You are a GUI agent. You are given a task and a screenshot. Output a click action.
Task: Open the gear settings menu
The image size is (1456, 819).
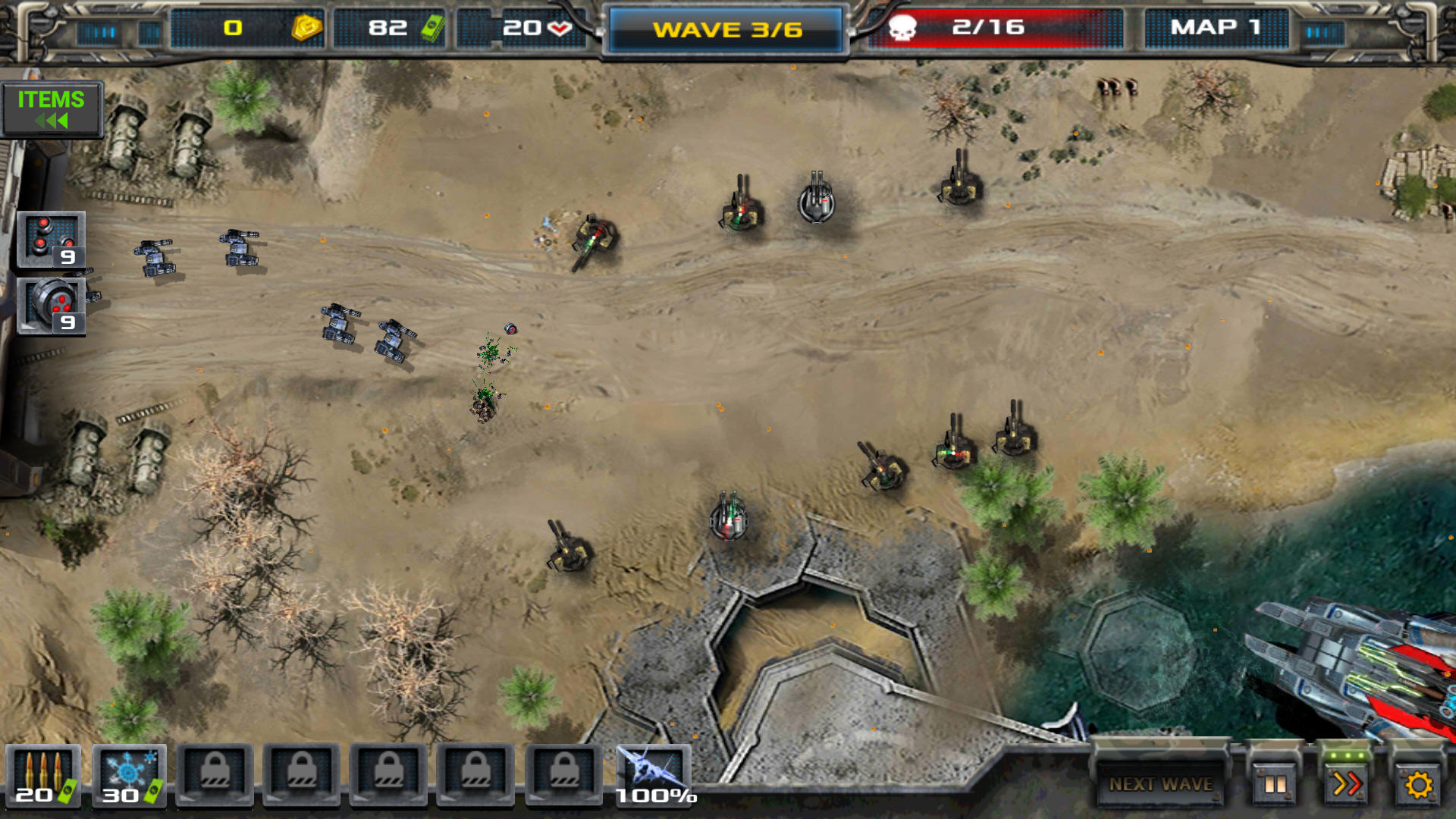[x=1417, y=783]
